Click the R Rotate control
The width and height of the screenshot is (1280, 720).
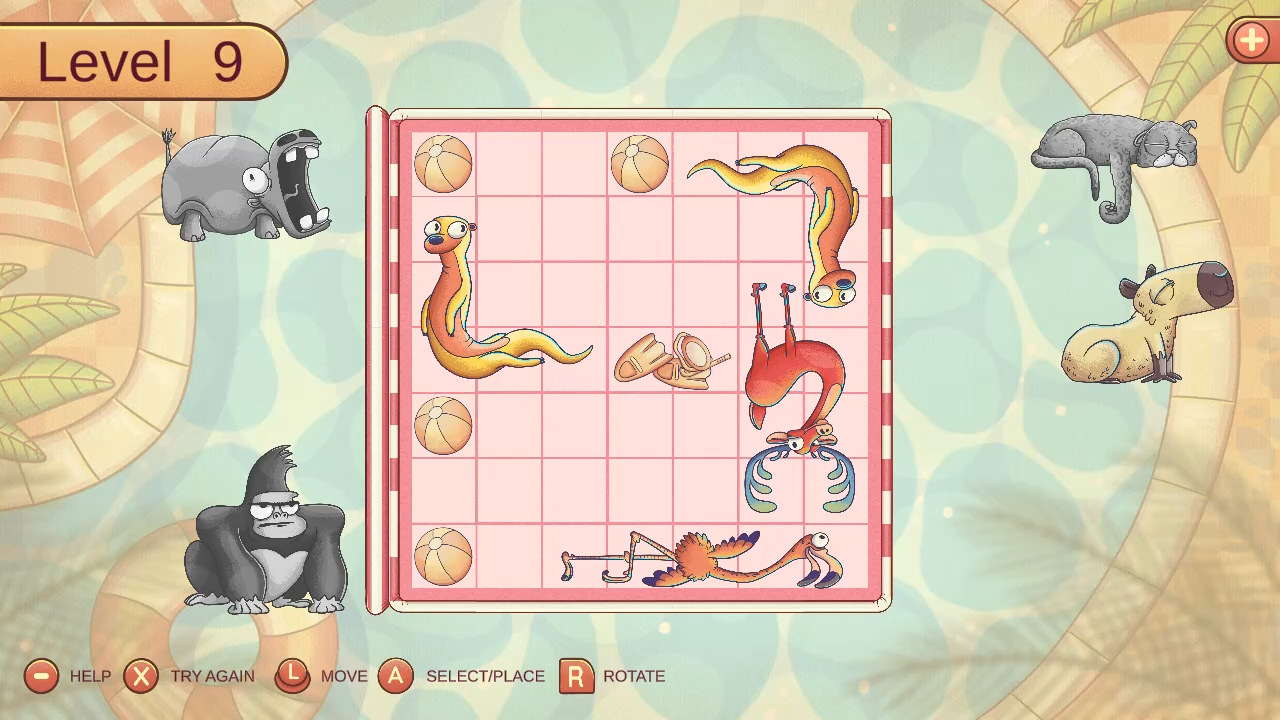coord(574,676)
